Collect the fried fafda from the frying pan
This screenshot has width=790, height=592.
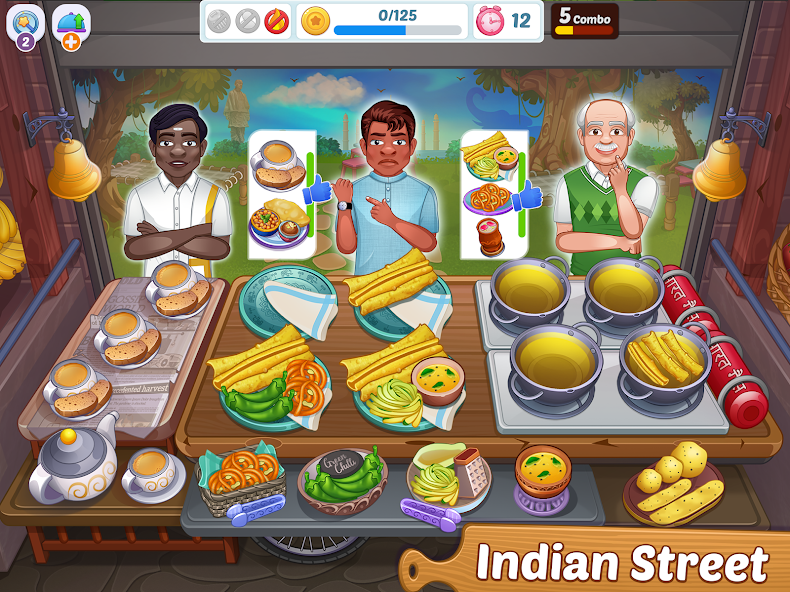point(664,357)
